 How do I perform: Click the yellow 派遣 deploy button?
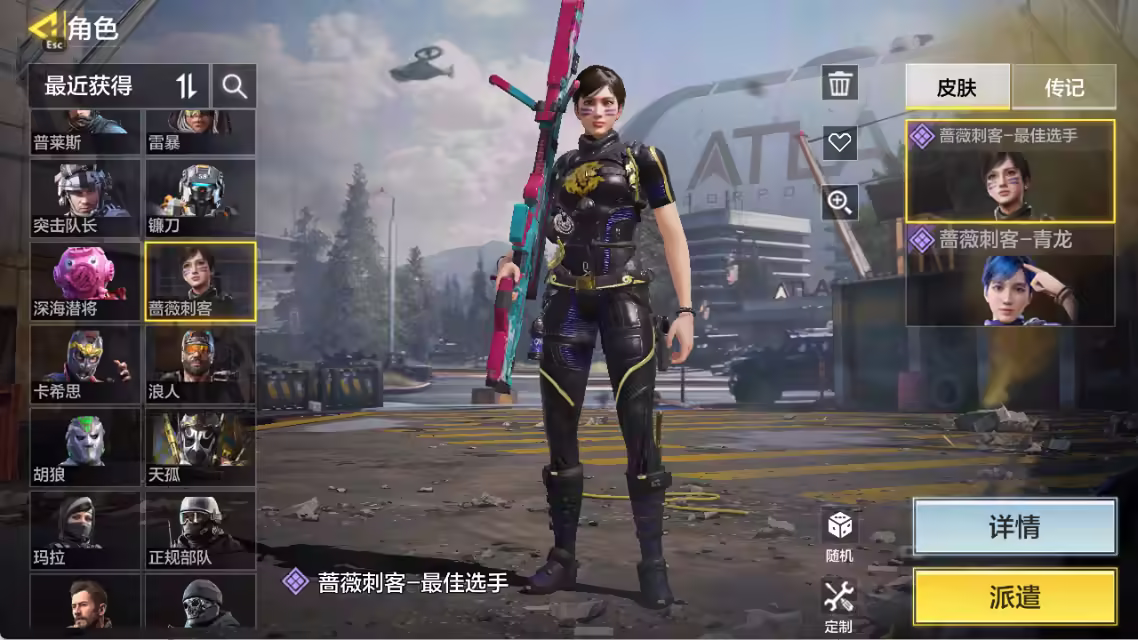[x=1014, y=597]
